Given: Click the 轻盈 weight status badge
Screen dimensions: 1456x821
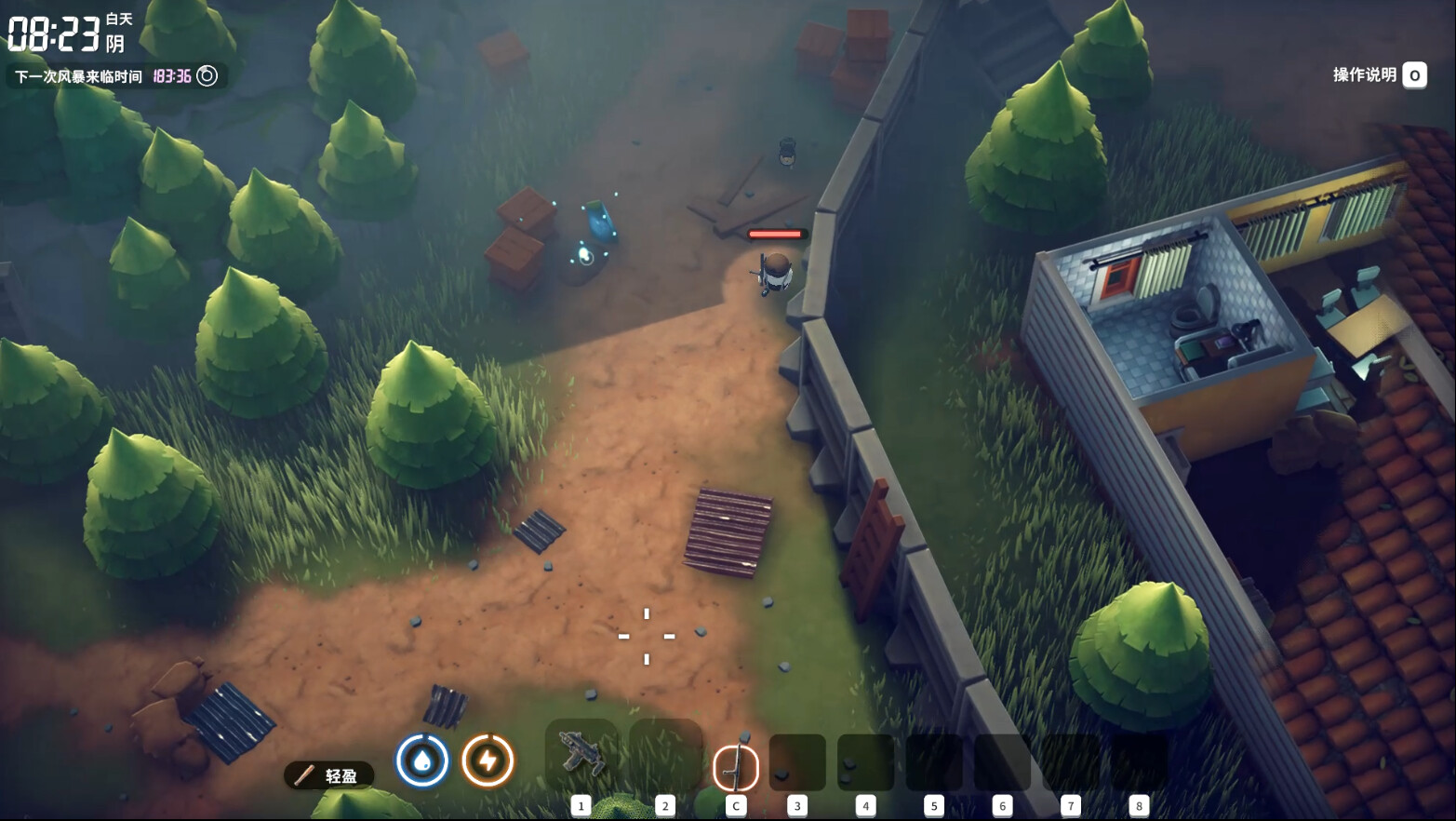Looking at the screenshot, I should (x=329, y=775).
